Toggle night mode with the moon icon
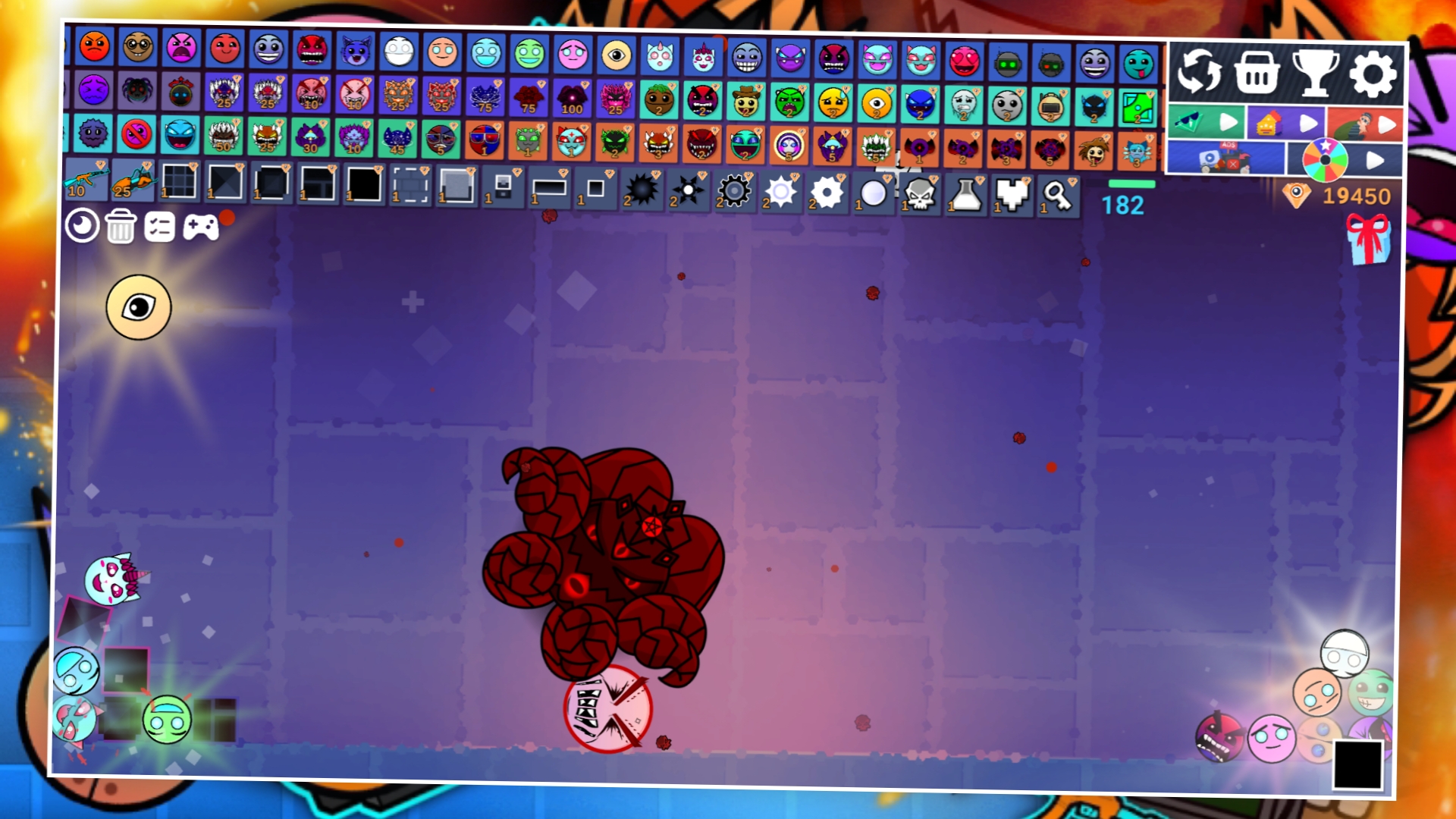 click(83, 225)
